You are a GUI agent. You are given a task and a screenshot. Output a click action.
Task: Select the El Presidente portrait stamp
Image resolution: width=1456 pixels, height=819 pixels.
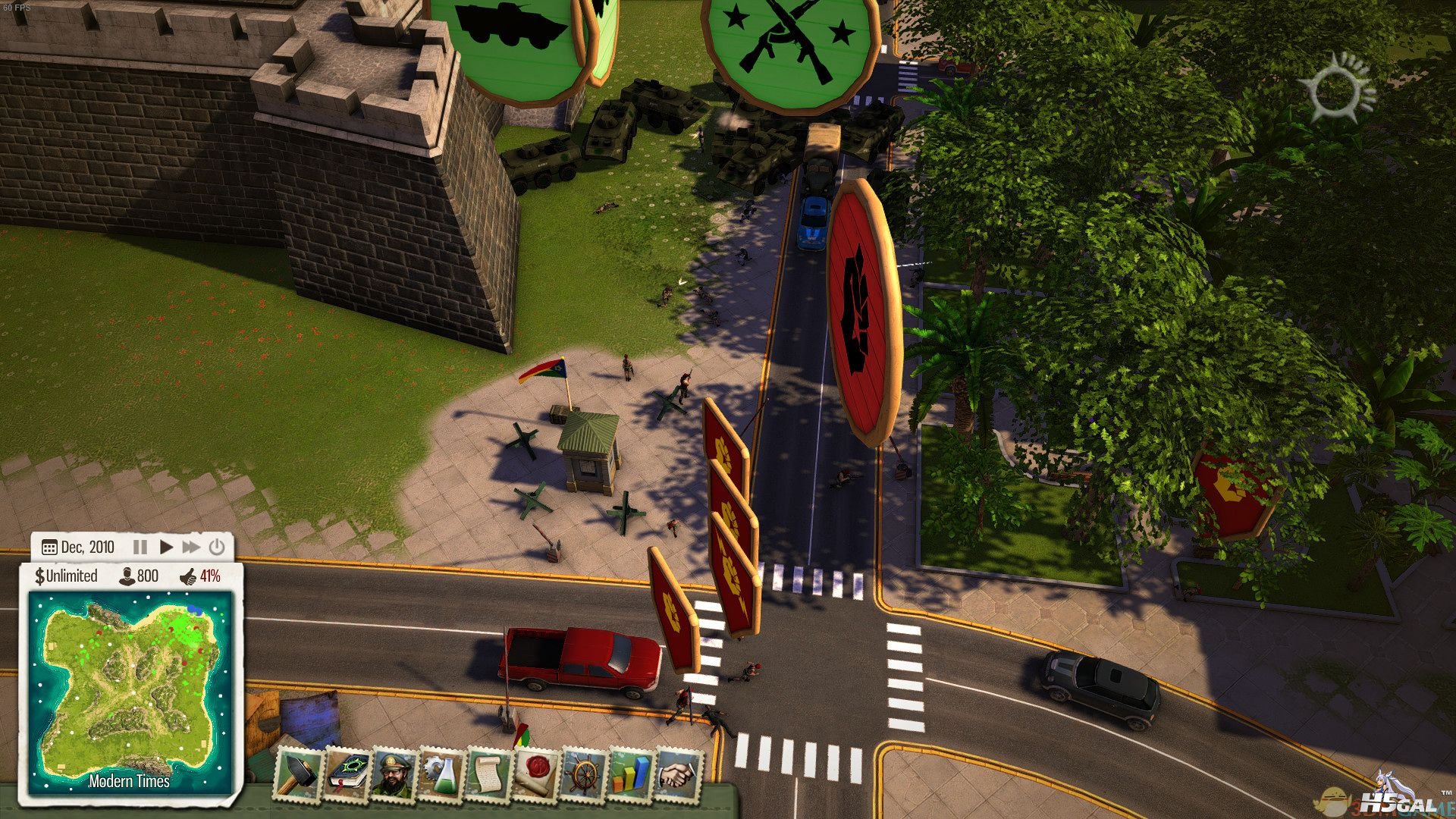coord(394,773)
